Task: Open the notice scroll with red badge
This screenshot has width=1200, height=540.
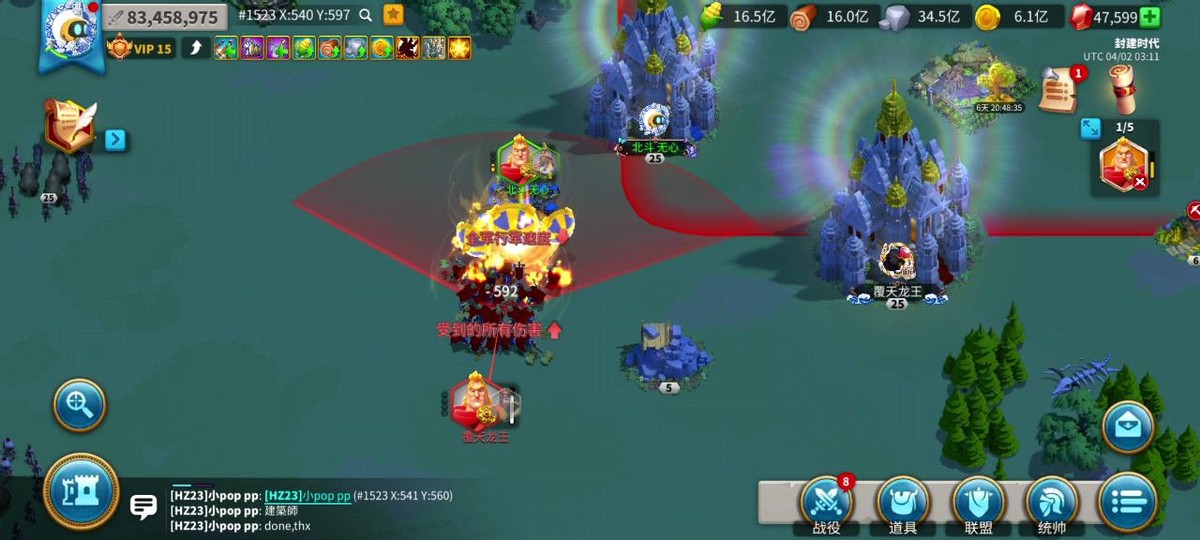Action: tap(1058, 91)
